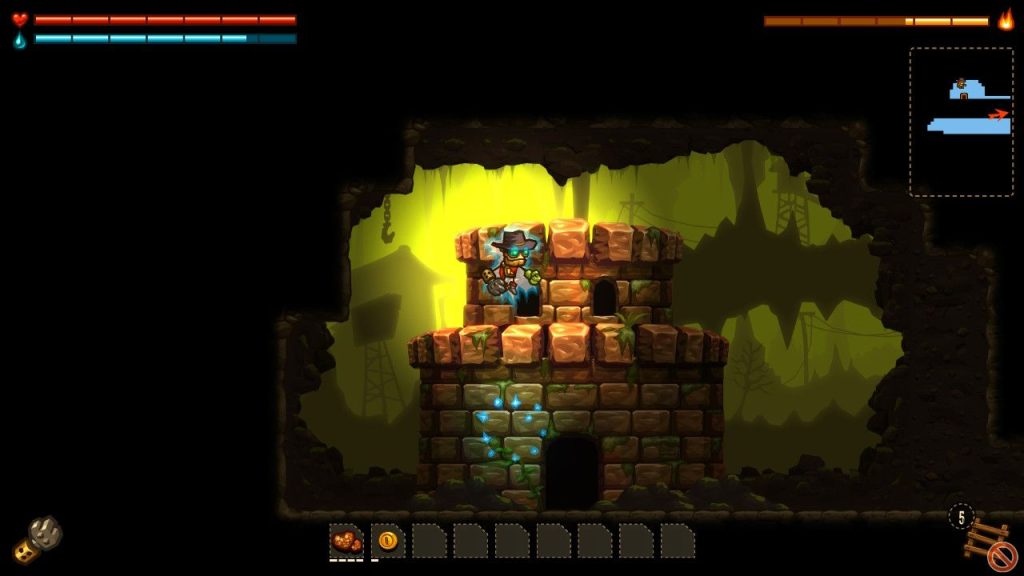
Task: Select the steam punch fist tool icon
Action: coord(38,539)
